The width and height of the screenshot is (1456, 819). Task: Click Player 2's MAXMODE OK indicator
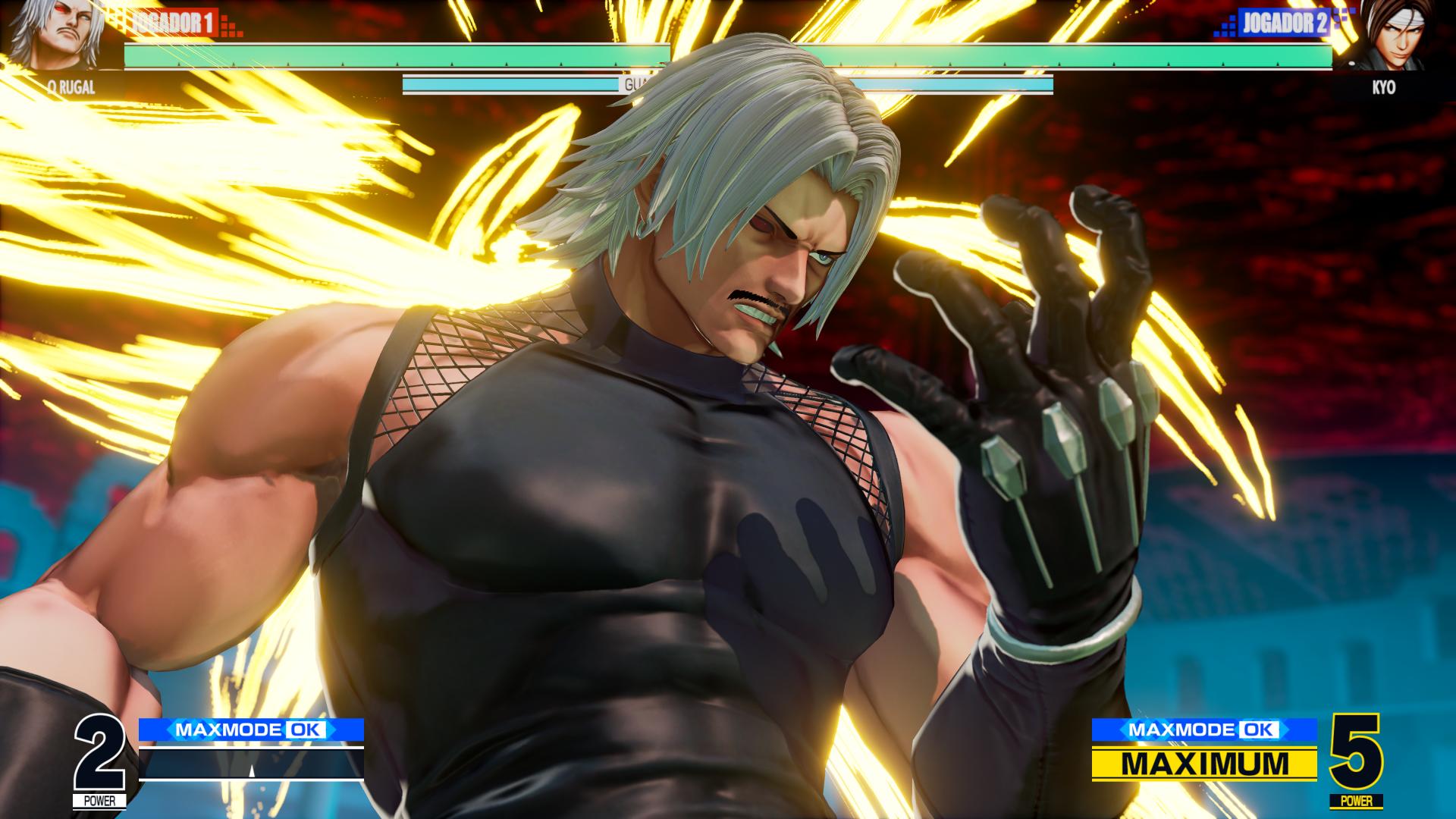click(x=1204, y=730)
